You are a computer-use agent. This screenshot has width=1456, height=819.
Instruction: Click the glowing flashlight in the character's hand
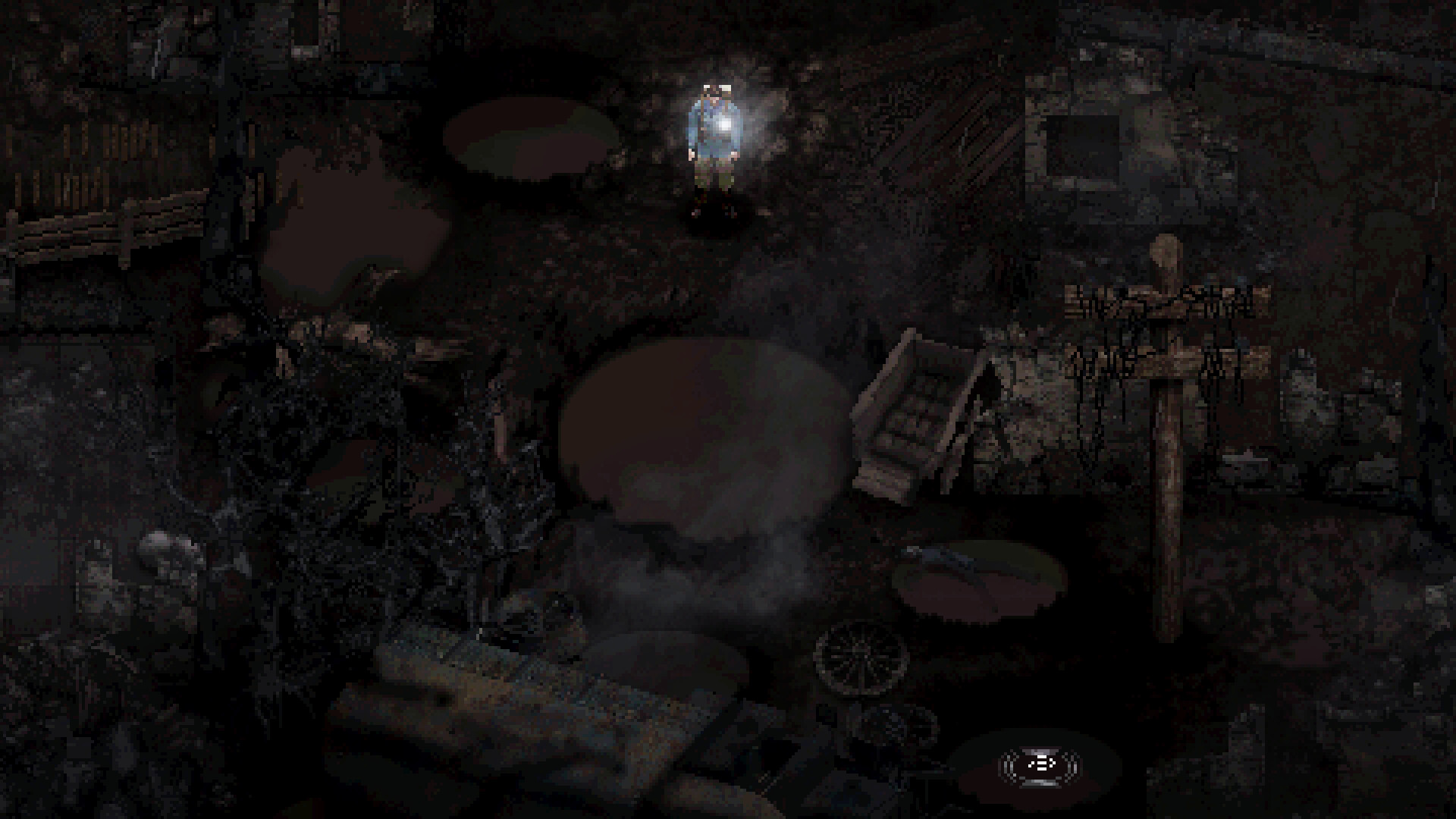click(724, 124)
